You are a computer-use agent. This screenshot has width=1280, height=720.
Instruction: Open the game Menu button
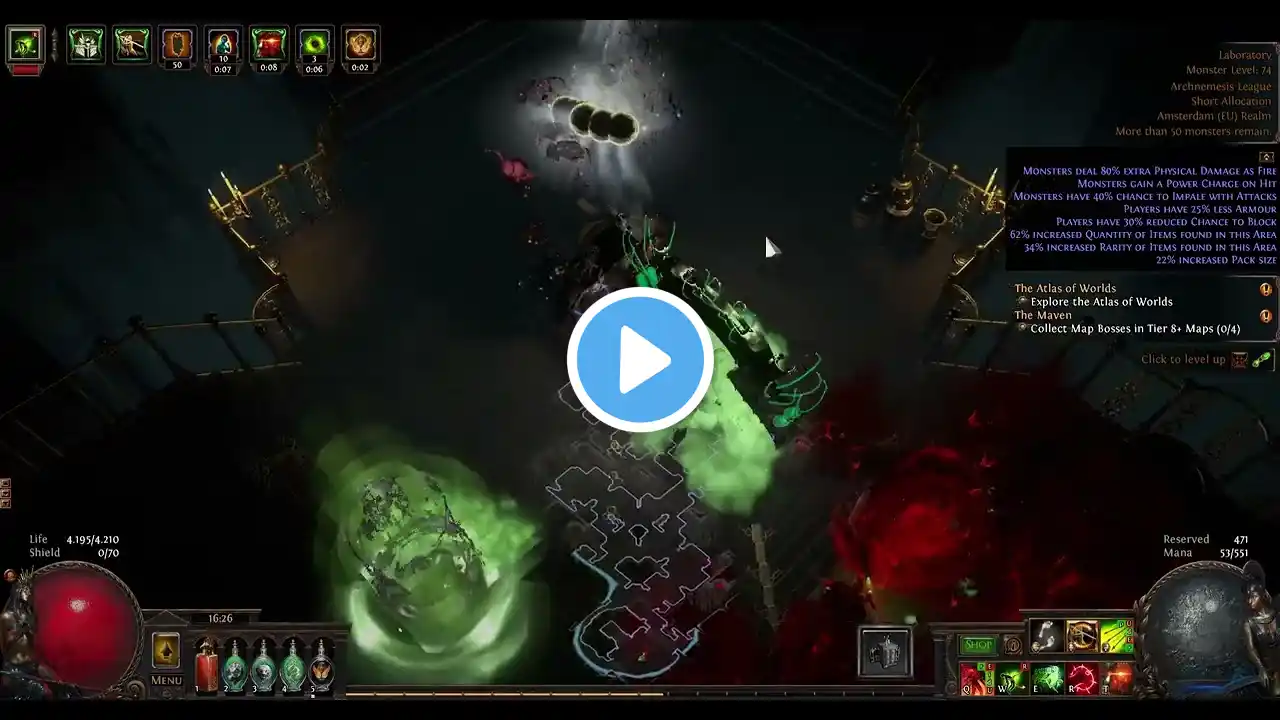tap(166, 680)
